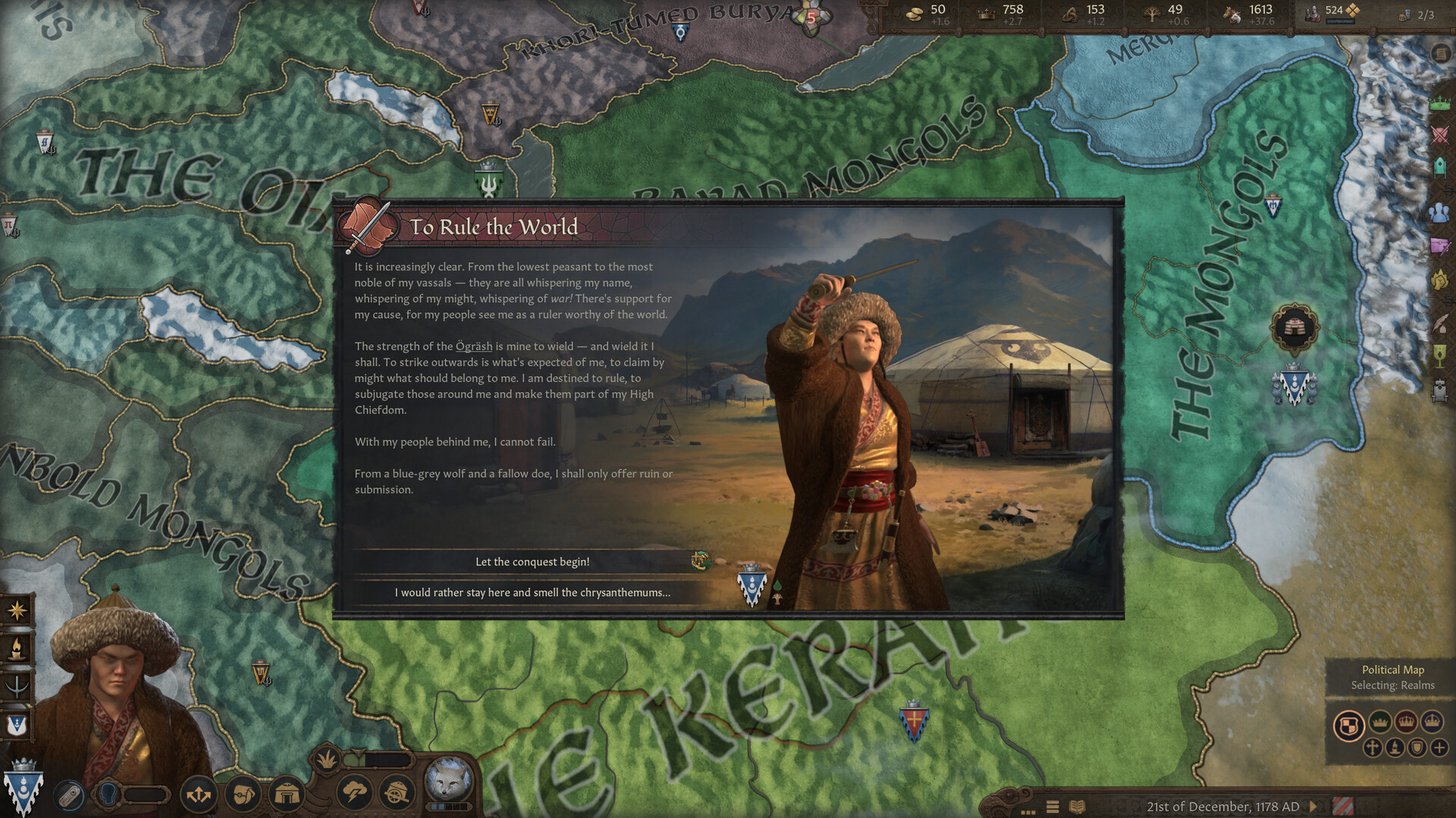
Task: Open the encyclopedia book icon
Action: coord(1077,806)
